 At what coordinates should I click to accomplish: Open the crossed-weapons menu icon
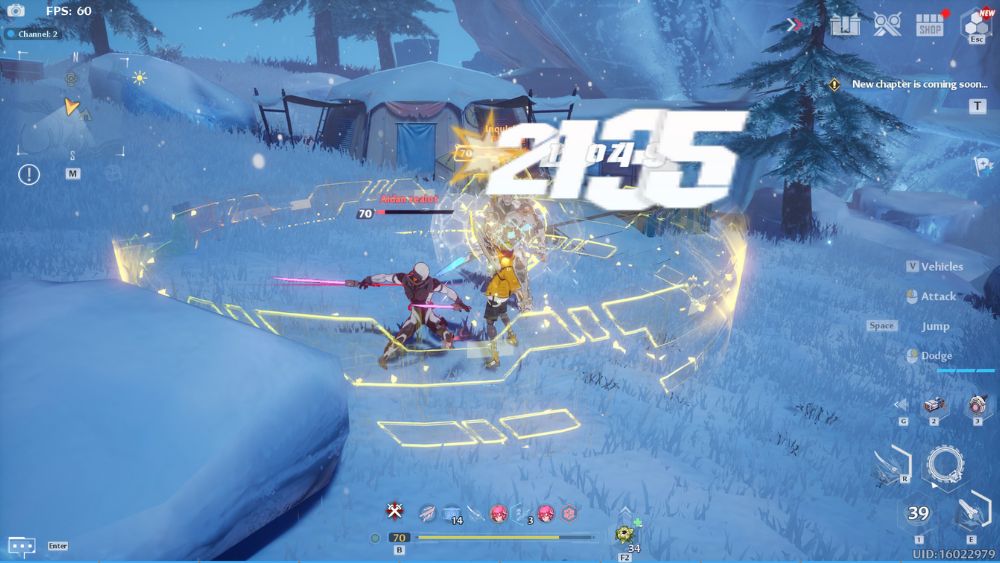887,24
